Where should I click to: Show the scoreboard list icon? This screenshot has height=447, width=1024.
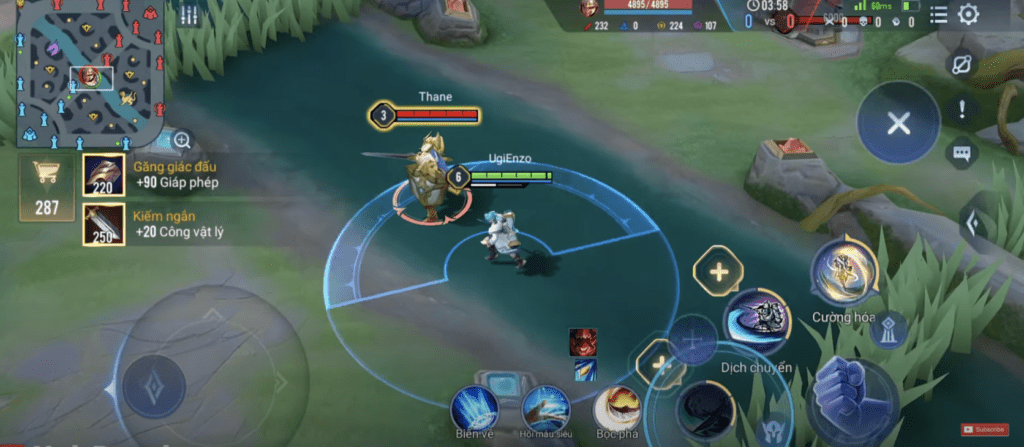coord(938,14)
